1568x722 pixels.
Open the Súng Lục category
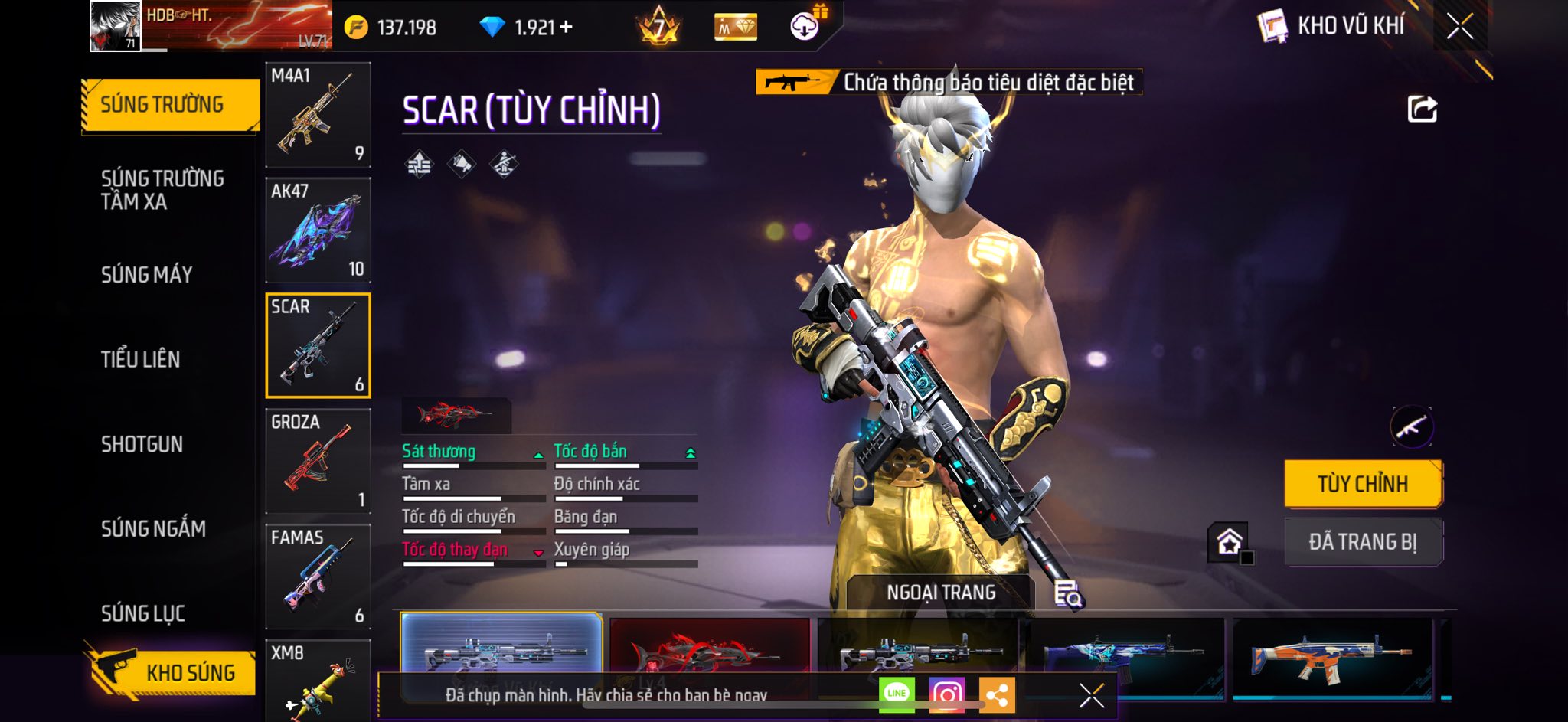click(x=143, y=613)
